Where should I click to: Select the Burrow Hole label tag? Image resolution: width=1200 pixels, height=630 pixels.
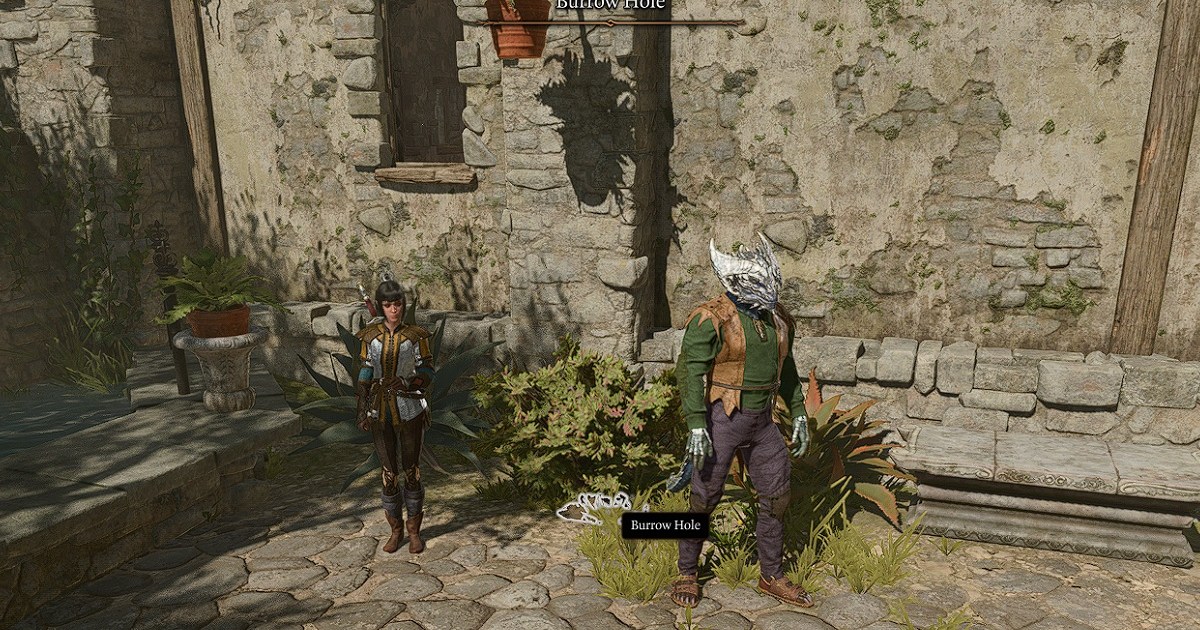665,525
